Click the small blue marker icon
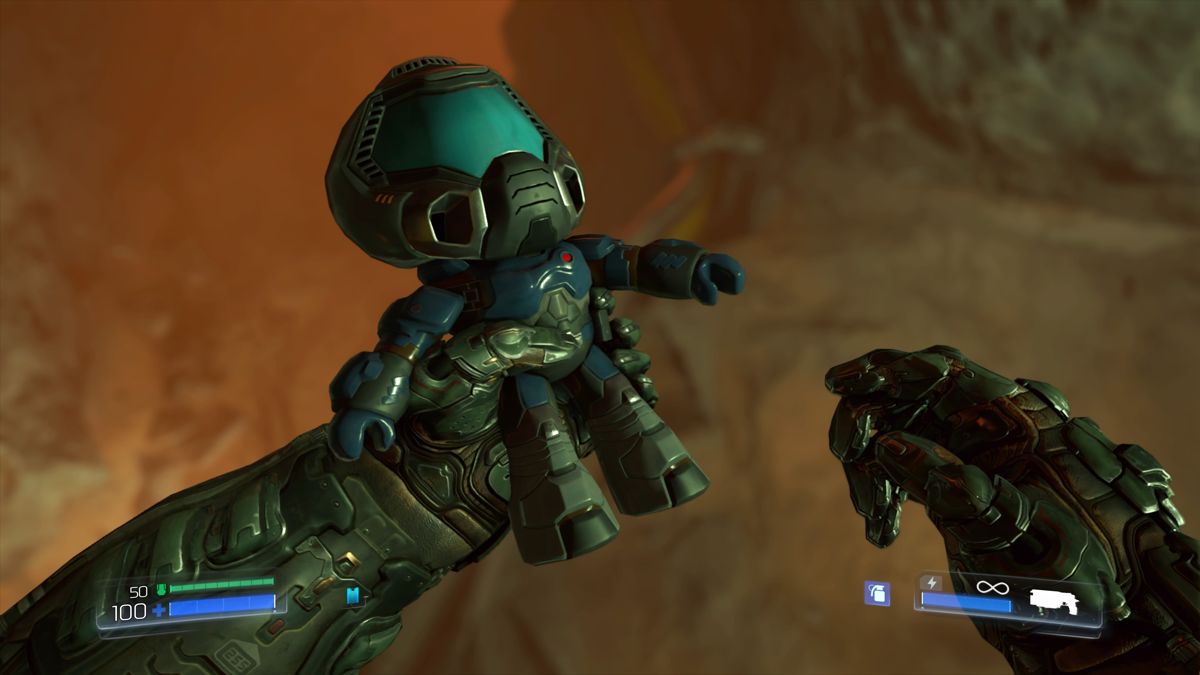The width and height of the screenshot is (1200, 675). click(352, 596)
